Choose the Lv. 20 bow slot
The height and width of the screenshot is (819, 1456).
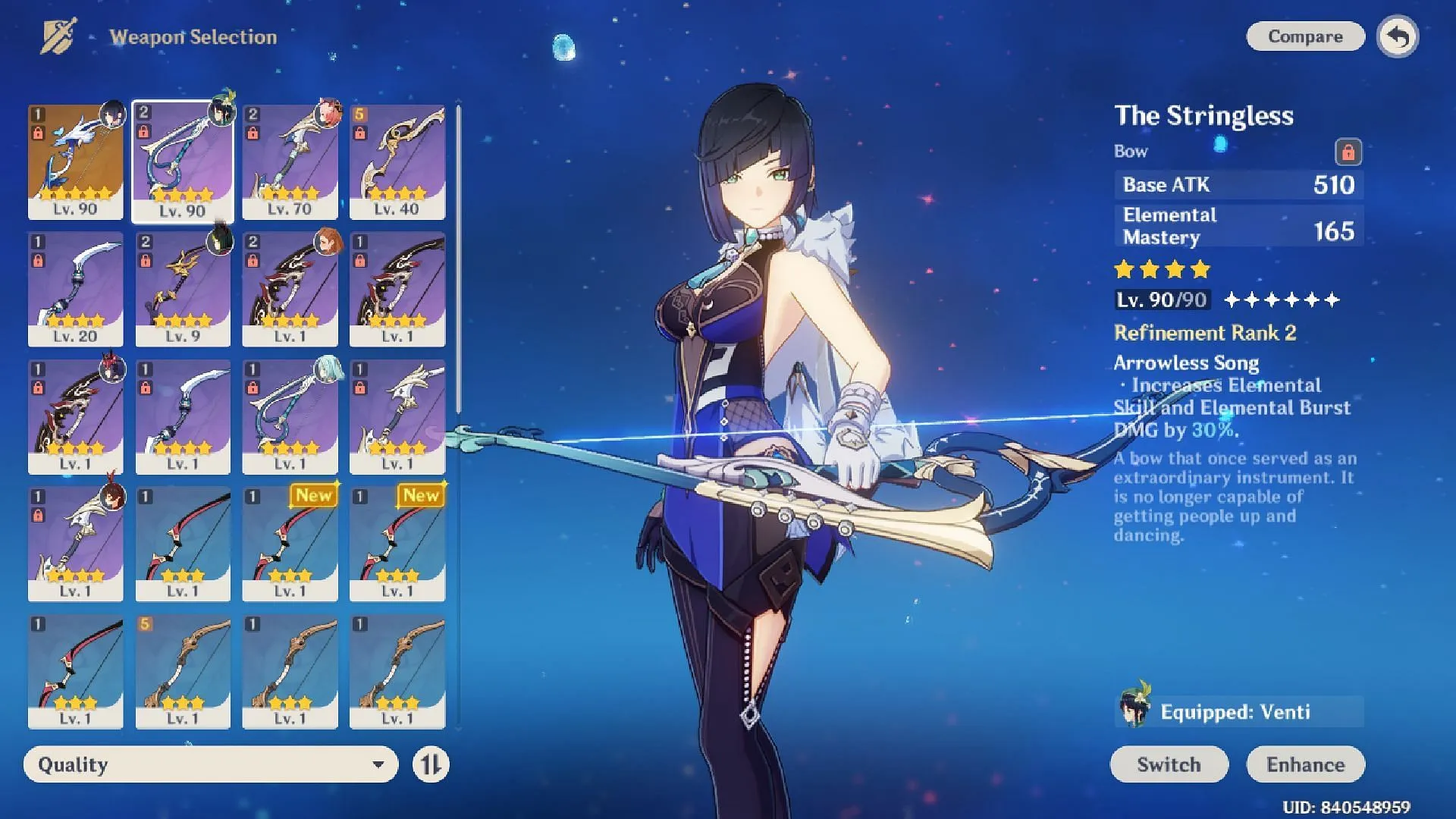coord(75,289)
